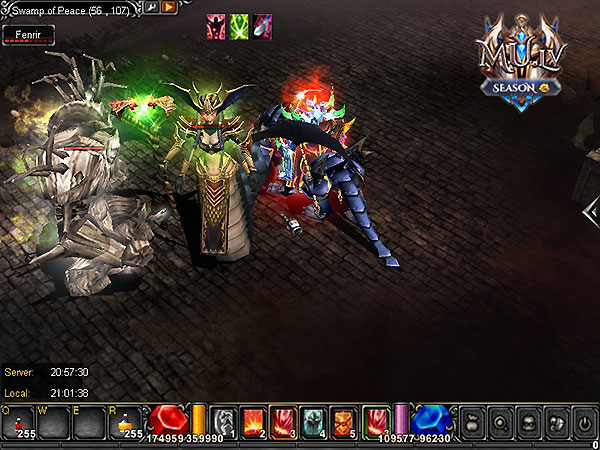600x450 pixels.
Task: Select the green-framed active skill icon
Action: point(376,421)
